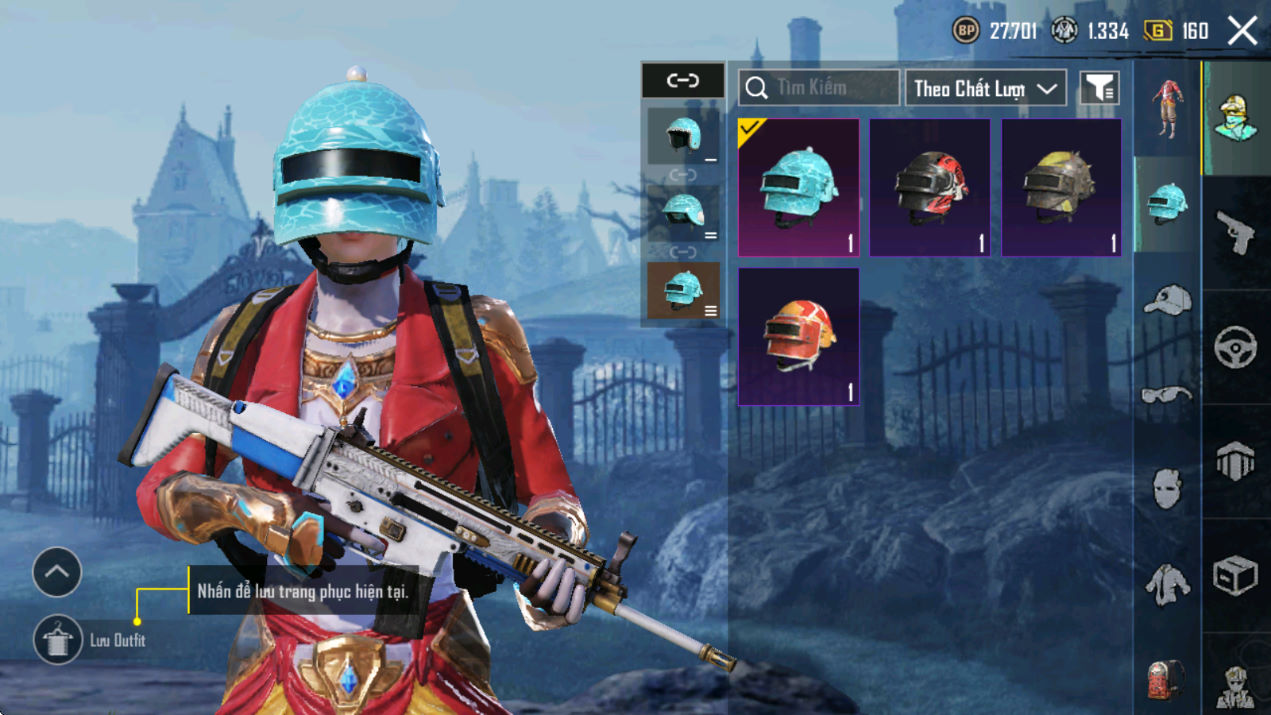Open the Theo Chất Lượng sort dropdown

(985, 89)
